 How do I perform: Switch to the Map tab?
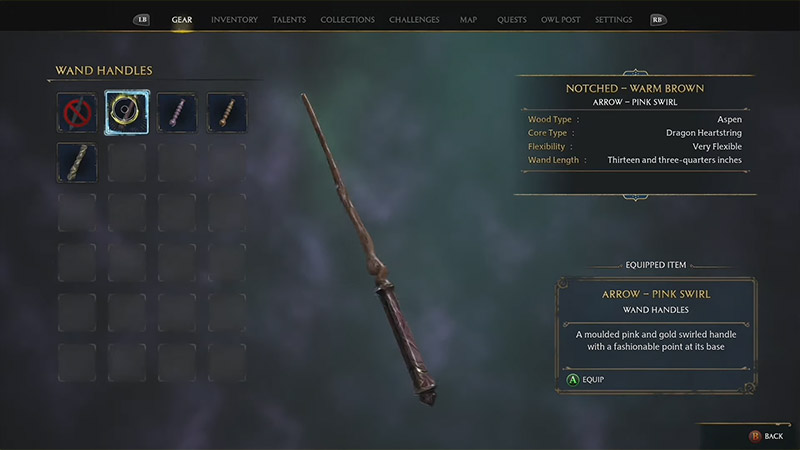pyautogui.click(x=468, y=20)
